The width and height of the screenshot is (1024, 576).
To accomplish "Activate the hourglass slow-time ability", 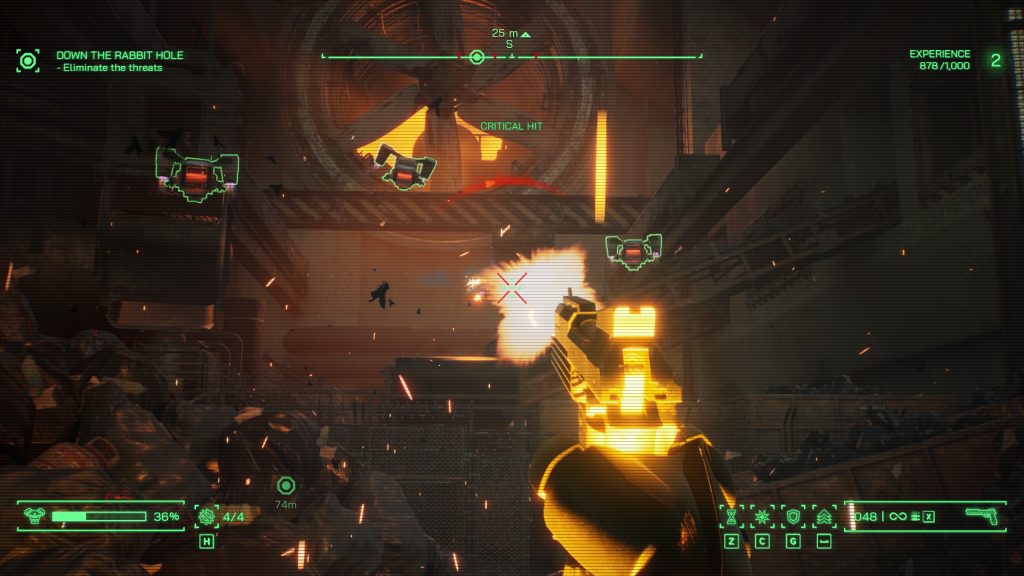I will [x=732, y=516].
